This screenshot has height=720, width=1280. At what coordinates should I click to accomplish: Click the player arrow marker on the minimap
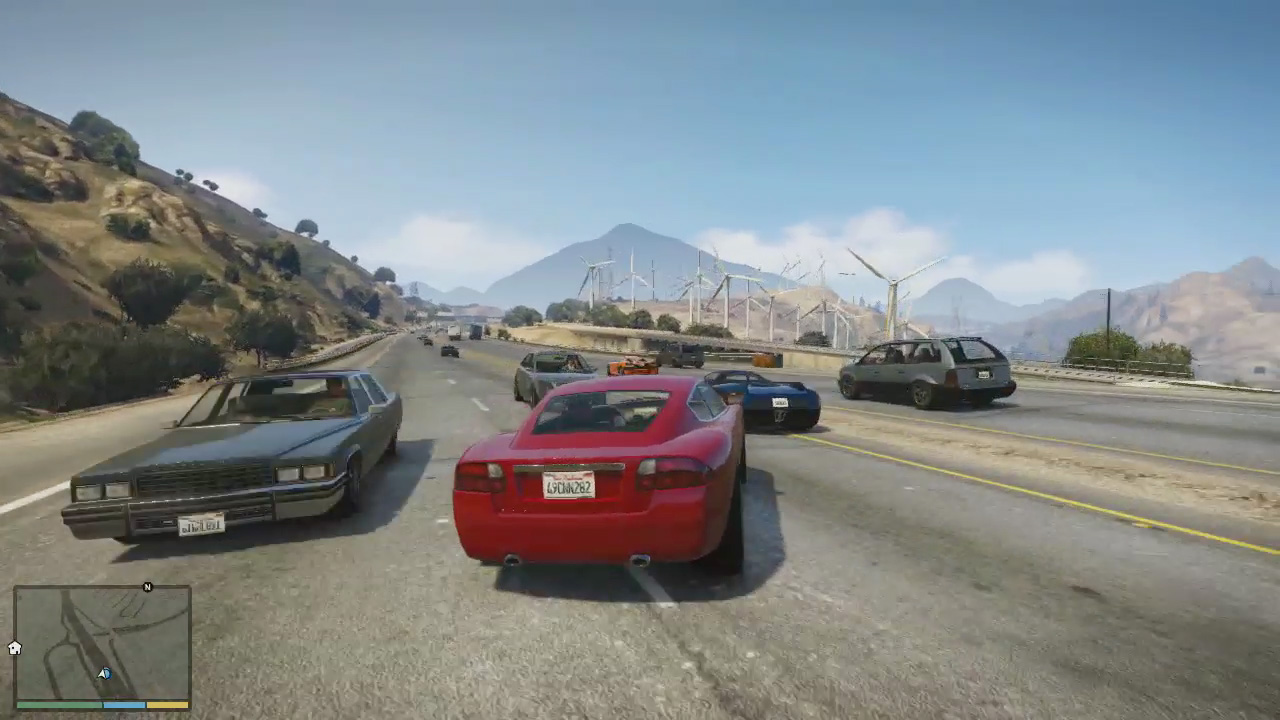105,674
